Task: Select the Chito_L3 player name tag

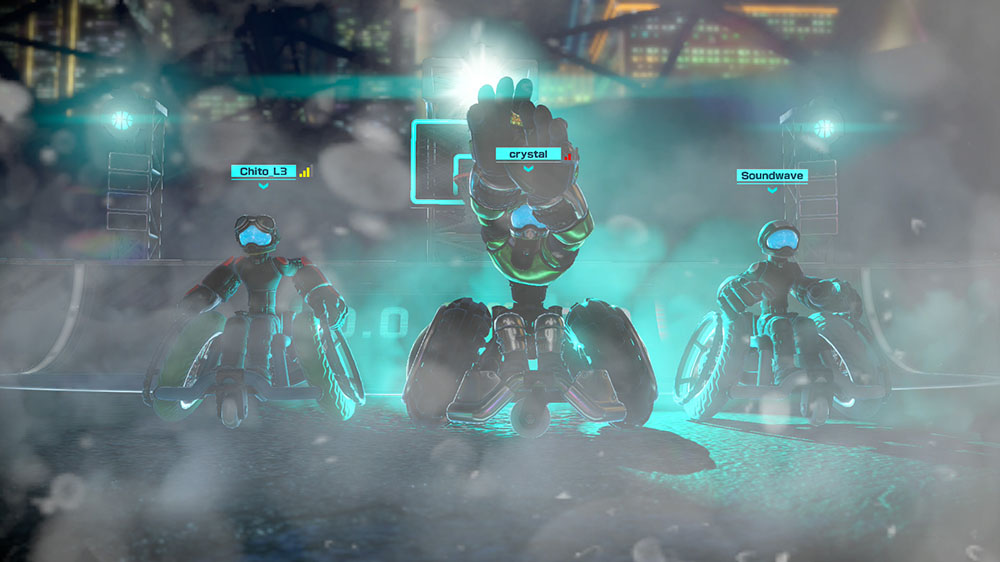Action: pos(264,172)
